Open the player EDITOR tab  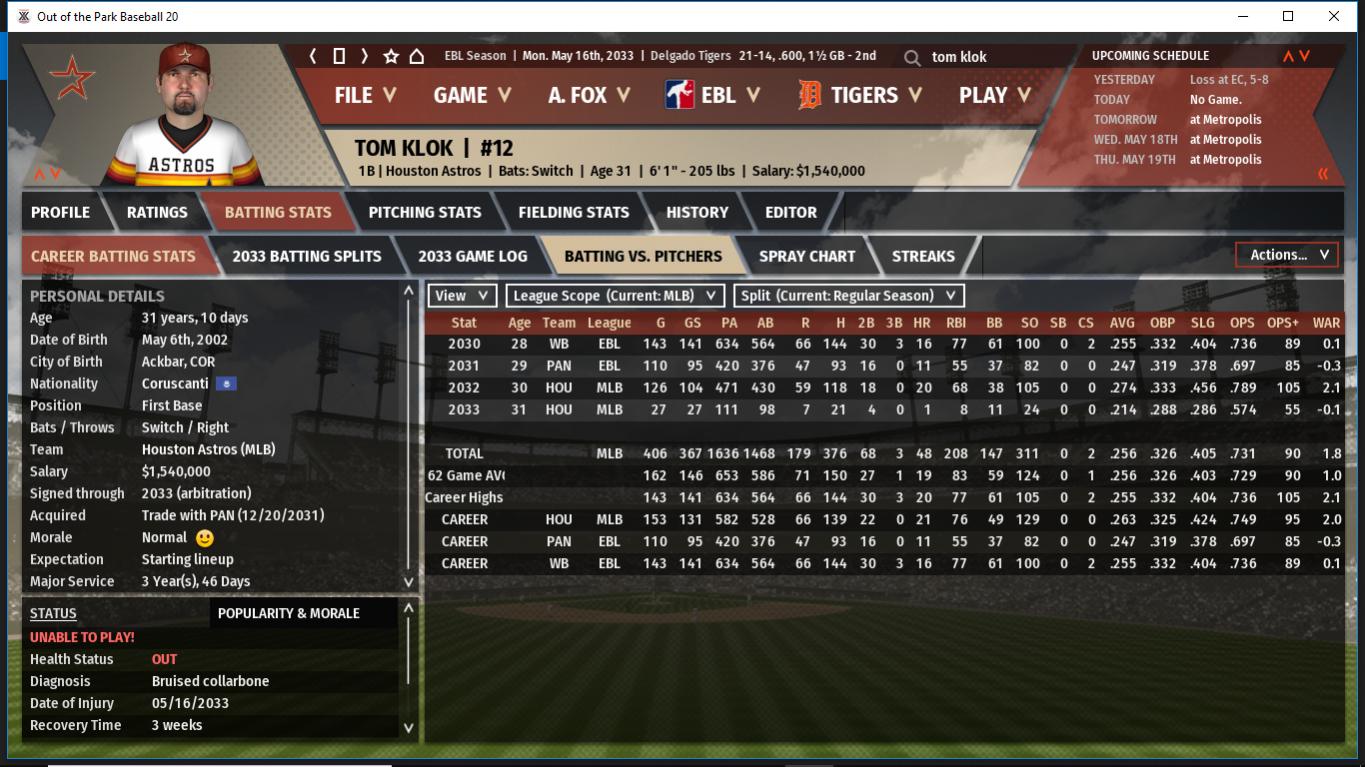791,212
